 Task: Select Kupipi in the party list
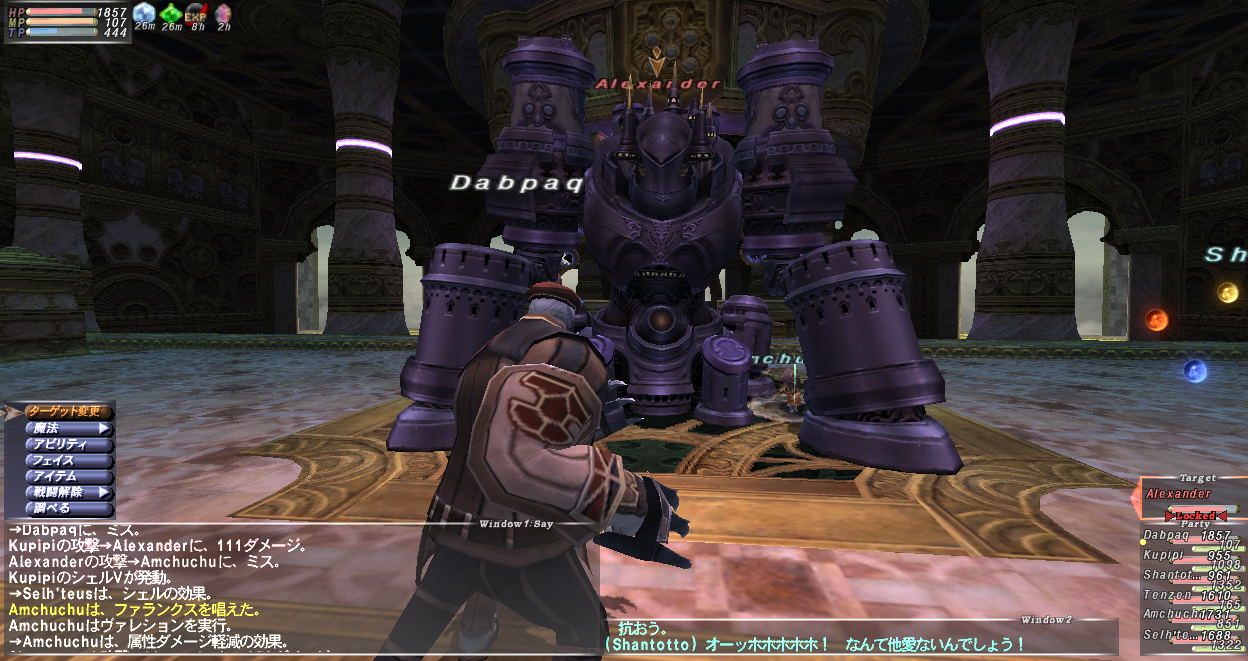tap(1192, 556)
